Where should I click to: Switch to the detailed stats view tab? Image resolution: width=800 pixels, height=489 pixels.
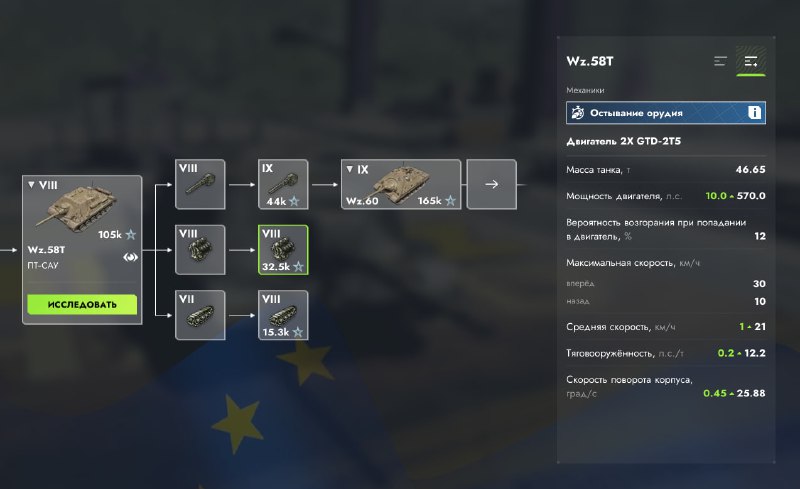coord(751,62)
